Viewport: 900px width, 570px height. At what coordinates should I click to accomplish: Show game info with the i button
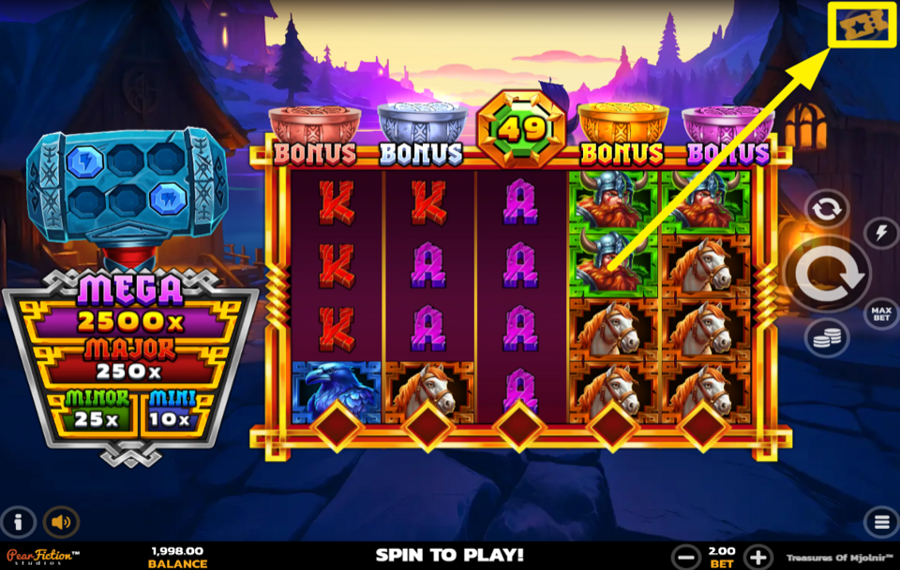pyautogui.click(x=18, y=521)
